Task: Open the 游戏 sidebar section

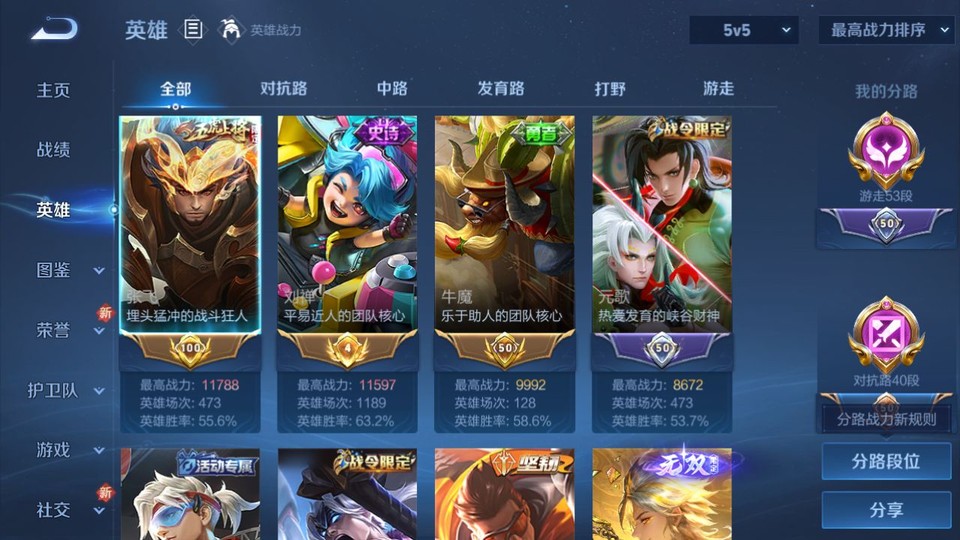Action: pyautogui.click(x=68, y=450)
